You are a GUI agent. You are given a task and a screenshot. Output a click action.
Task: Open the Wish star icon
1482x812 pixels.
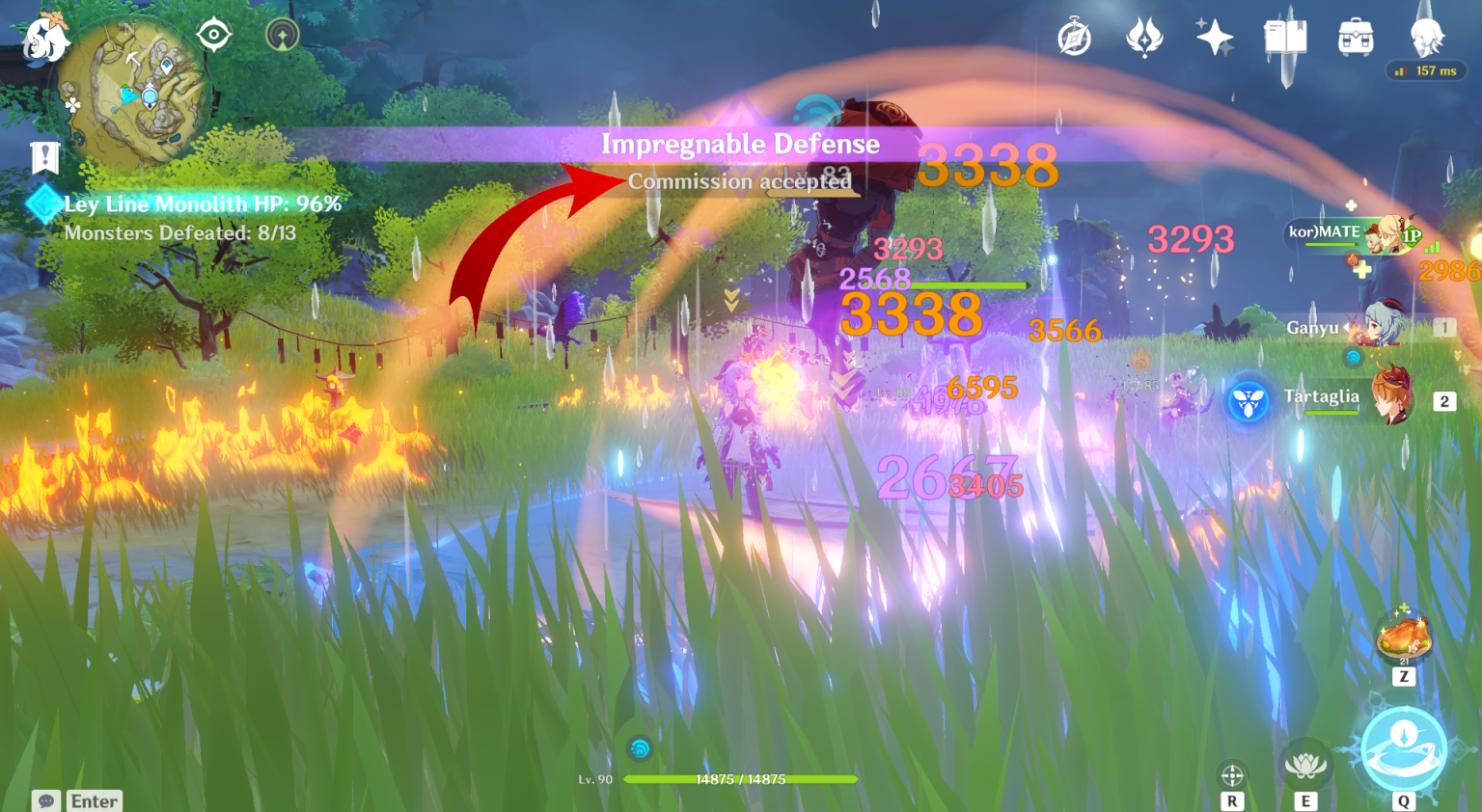[x=1214, y=38]
